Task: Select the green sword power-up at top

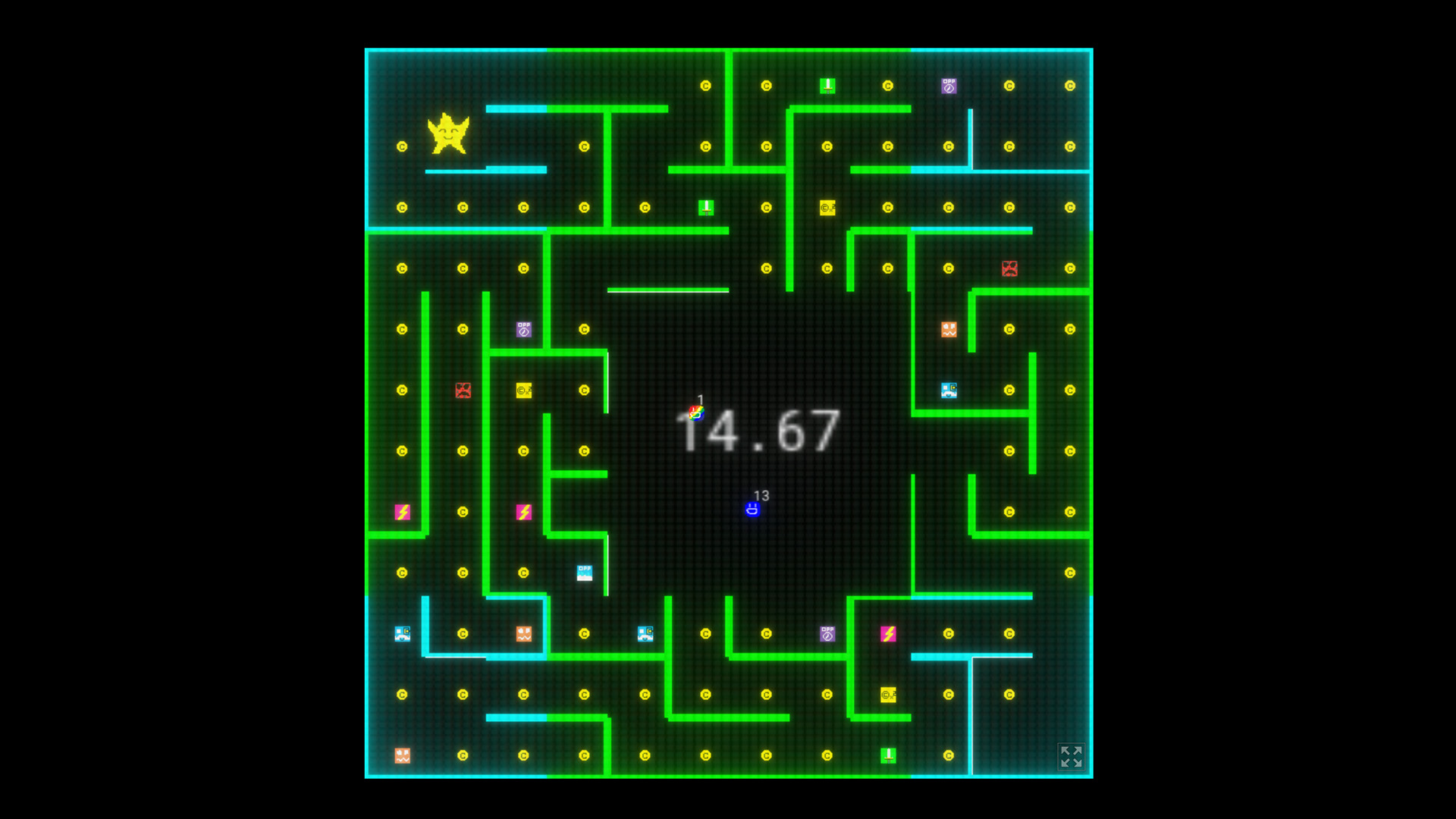Action: point(827,85)
